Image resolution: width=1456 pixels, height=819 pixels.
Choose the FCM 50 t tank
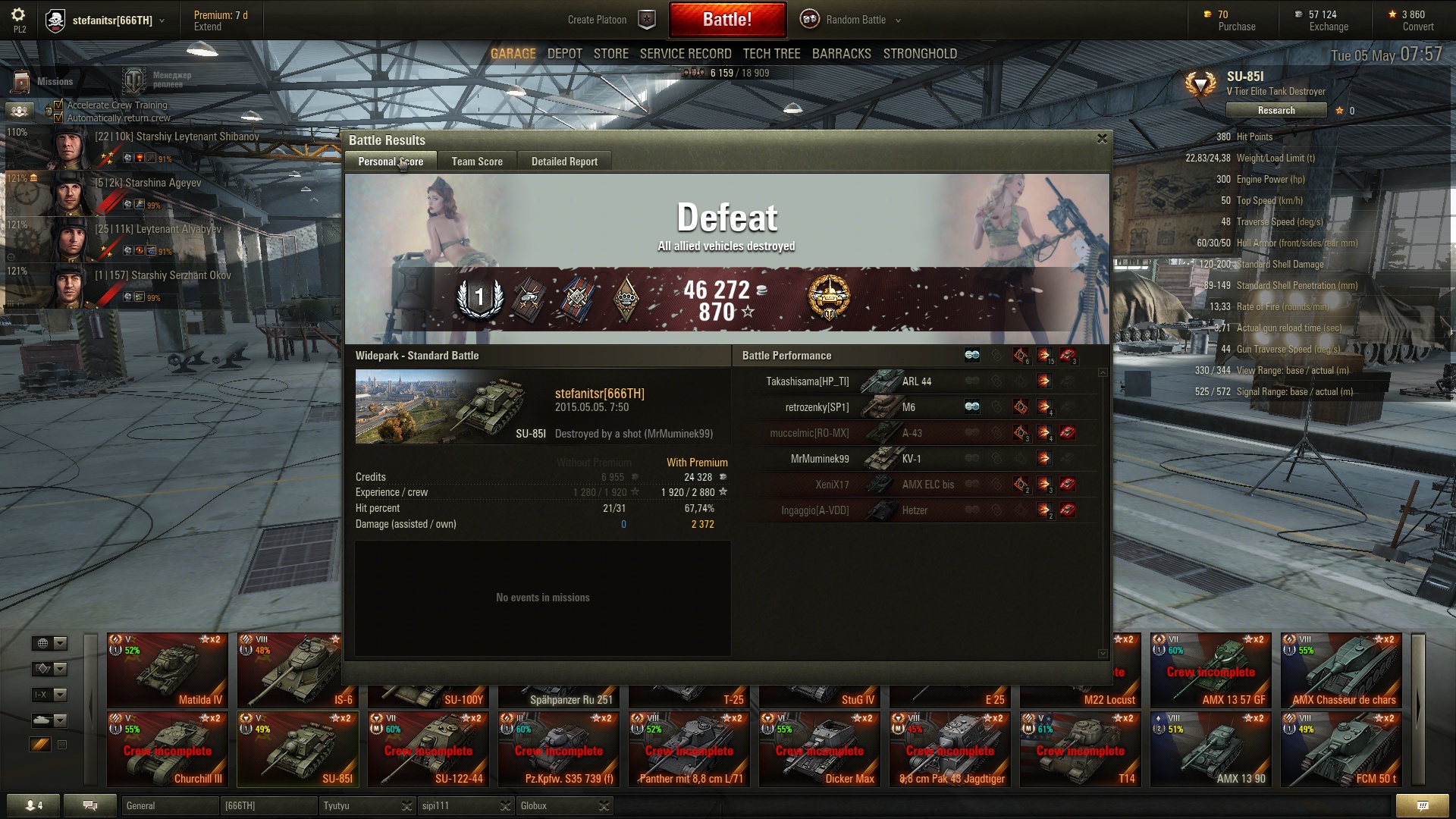(x=1341, y=750)
